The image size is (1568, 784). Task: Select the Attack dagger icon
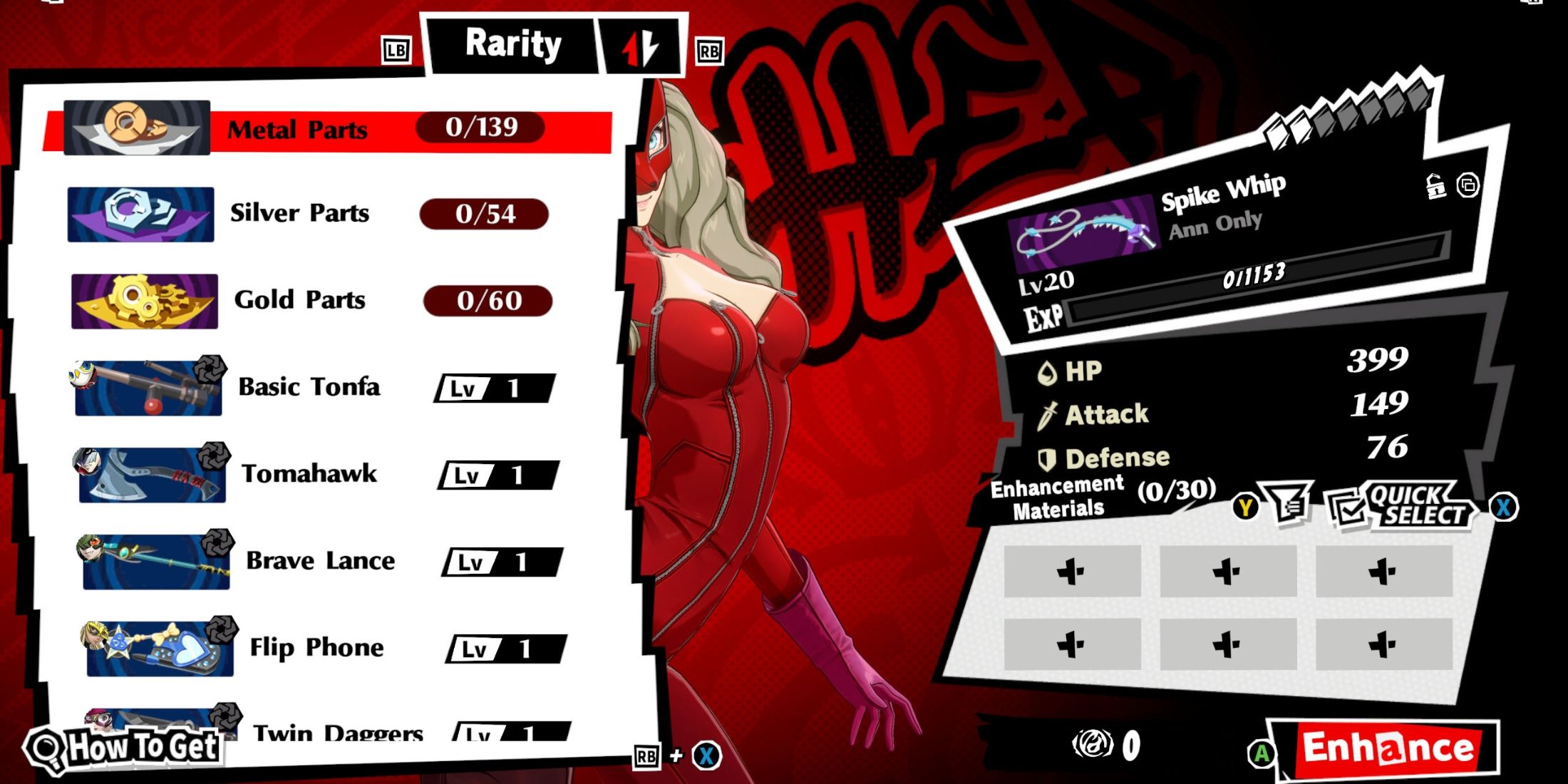tap(1048, 413)
